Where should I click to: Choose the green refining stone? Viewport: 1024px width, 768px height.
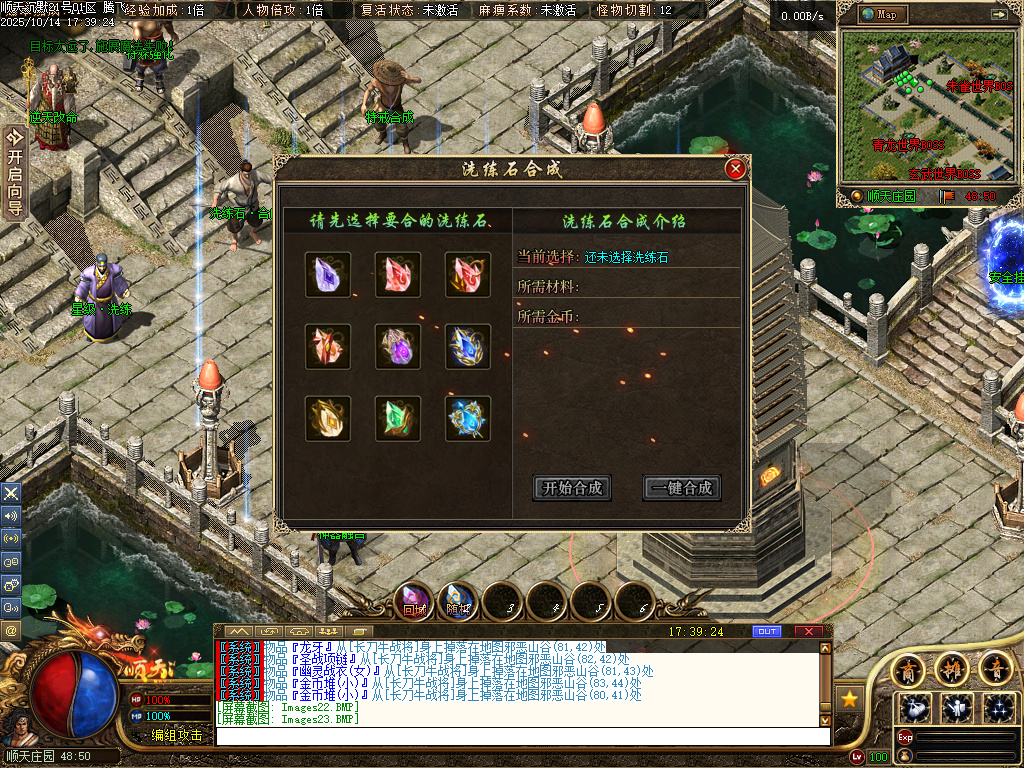[x=398, y=419]
